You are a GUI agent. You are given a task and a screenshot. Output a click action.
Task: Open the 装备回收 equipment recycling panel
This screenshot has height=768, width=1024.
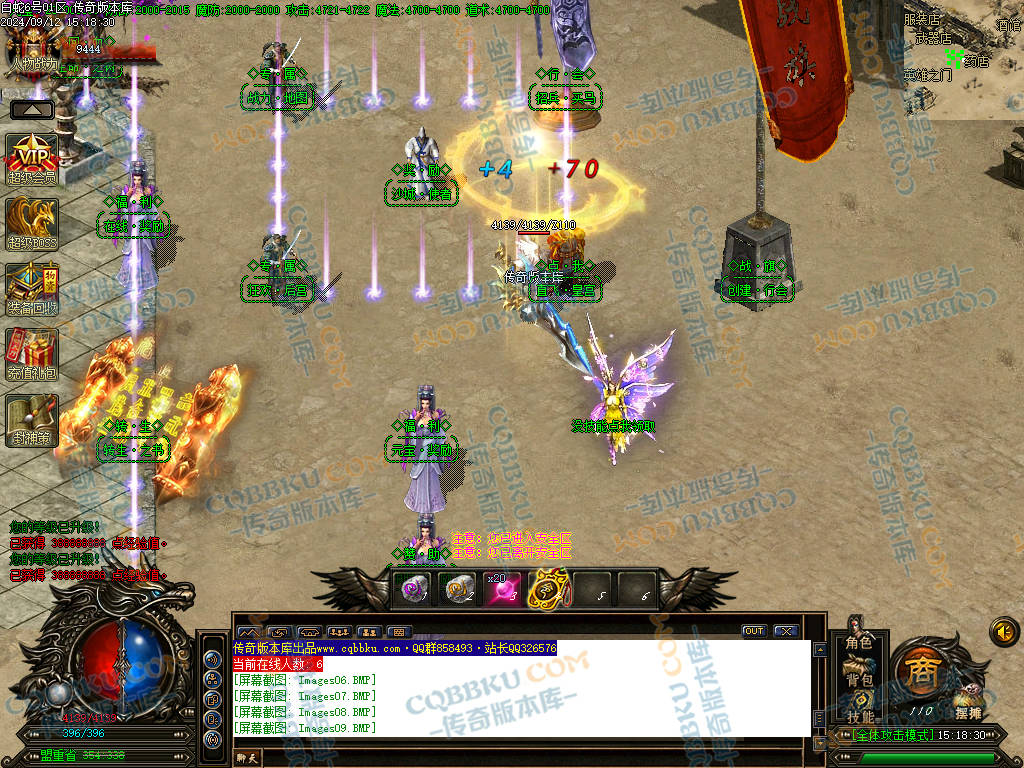pos(32,287)
